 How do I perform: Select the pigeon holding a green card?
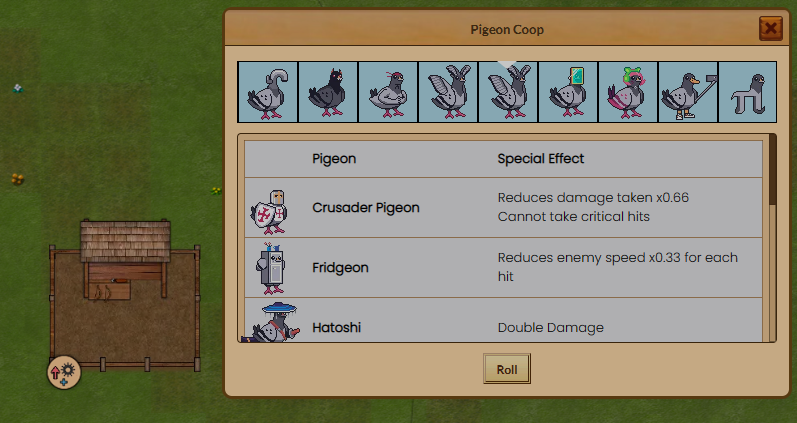[x=567, y=92]
